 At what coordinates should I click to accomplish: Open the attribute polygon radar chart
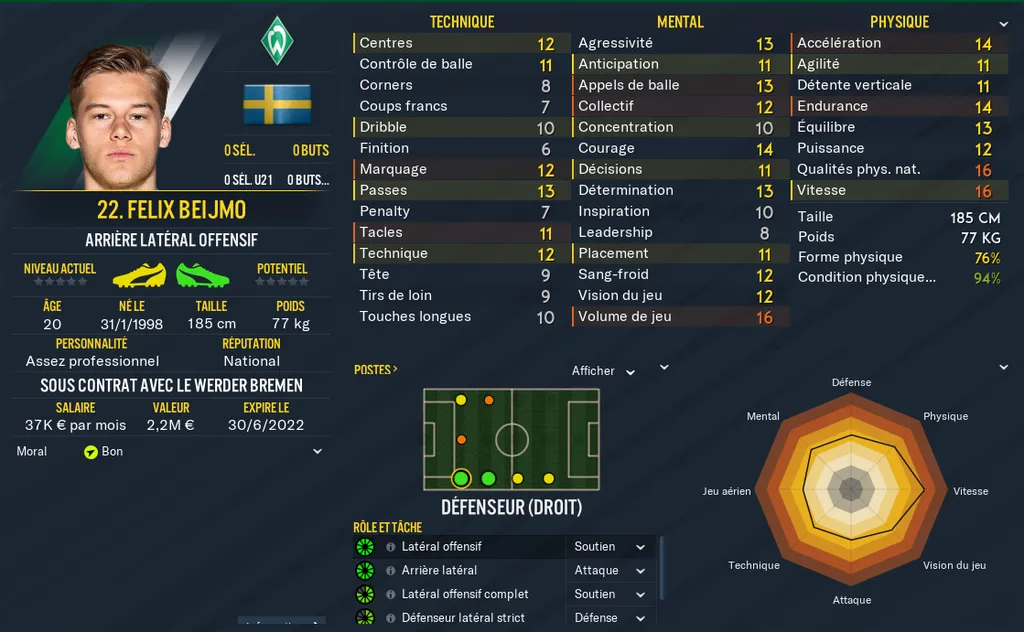pyautogui.click(x=851, y=489)
